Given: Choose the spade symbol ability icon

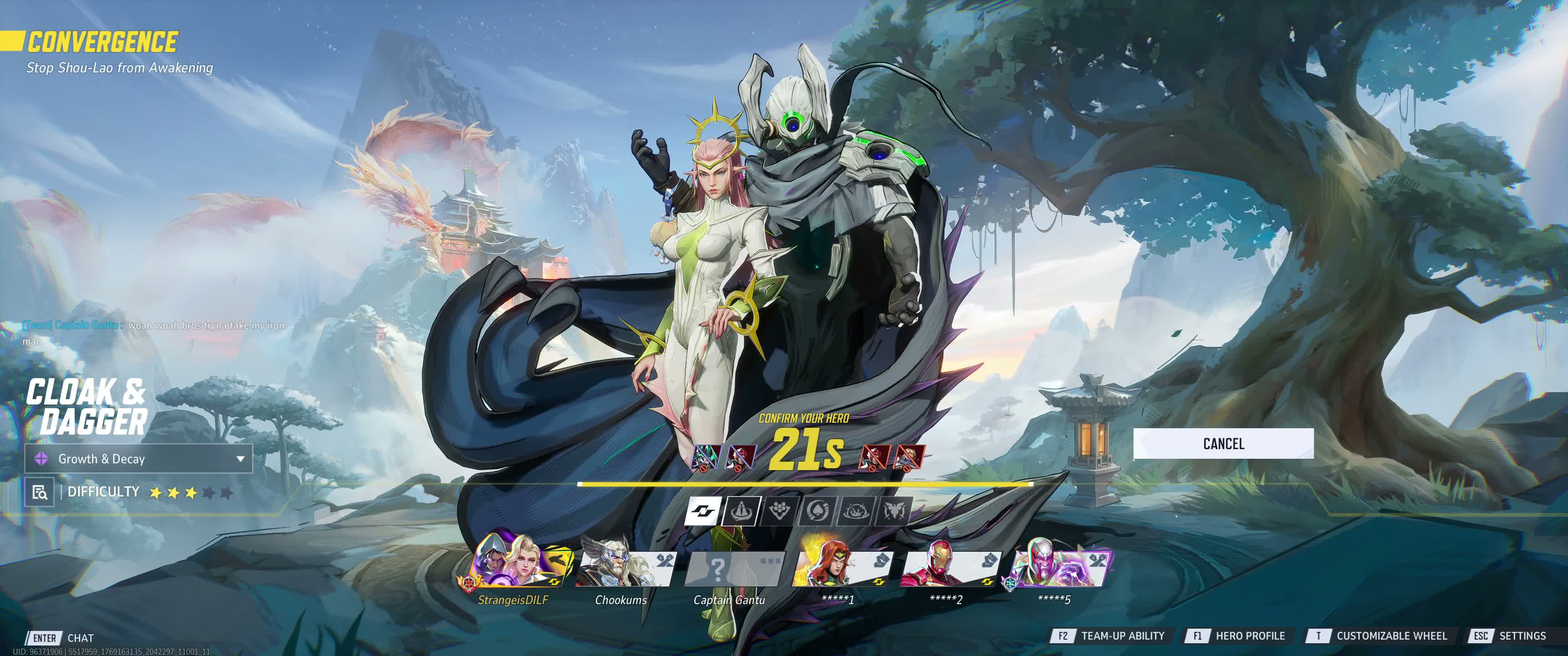Looking at the screenshot, I should pos(817,511).
